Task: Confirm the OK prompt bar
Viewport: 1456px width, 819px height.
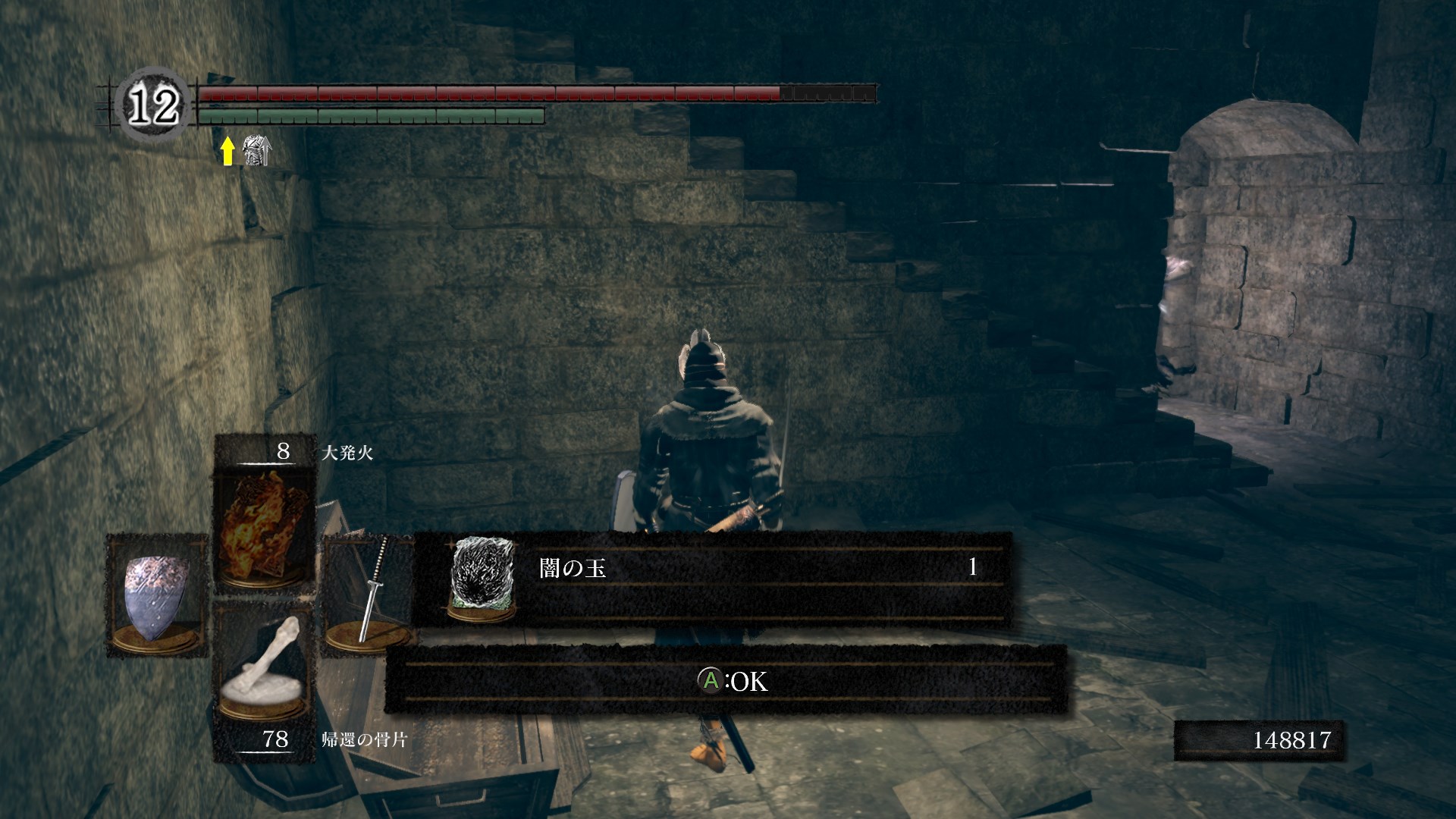Action: coord(726,680)
